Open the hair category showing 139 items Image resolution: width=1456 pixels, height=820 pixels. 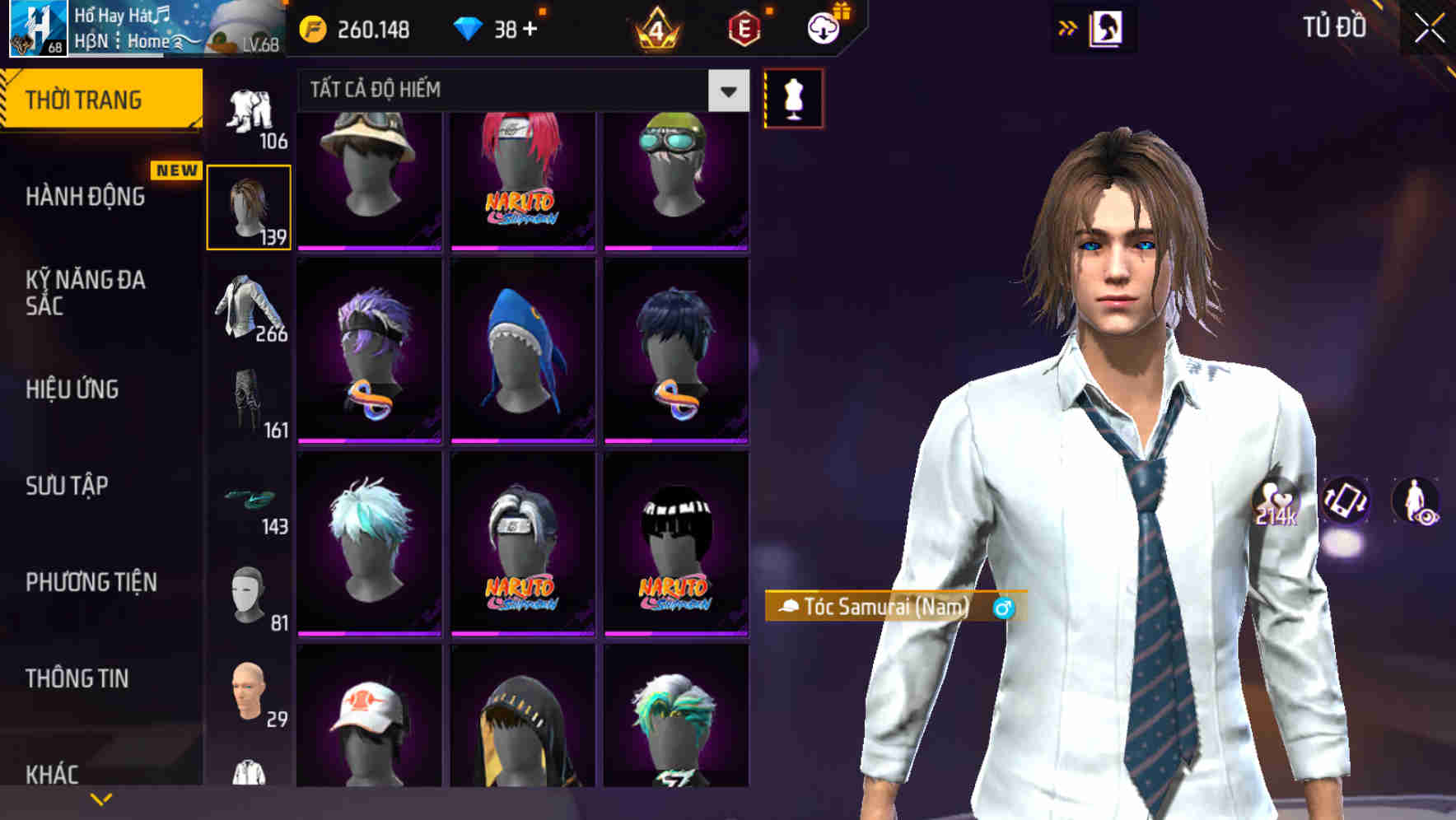click(x=248, y=204)
